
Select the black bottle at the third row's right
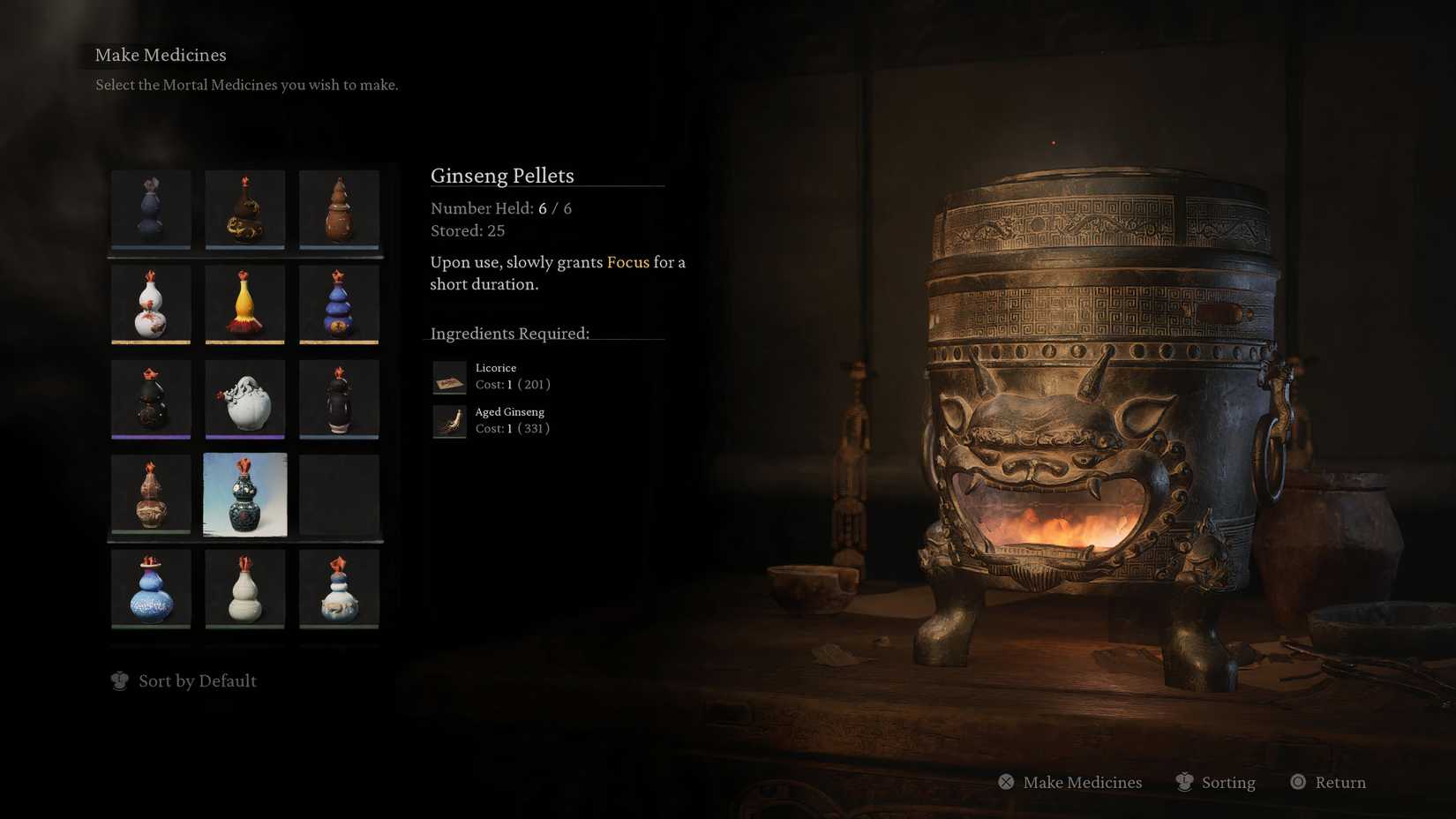[x=339, y=400]
